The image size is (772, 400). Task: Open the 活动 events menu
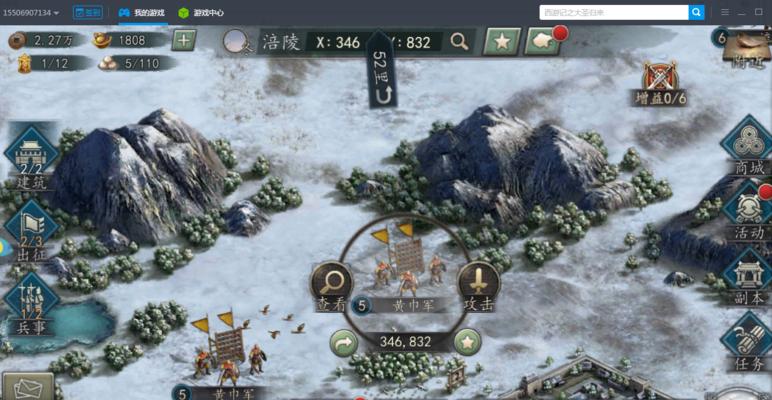(749, 210)
